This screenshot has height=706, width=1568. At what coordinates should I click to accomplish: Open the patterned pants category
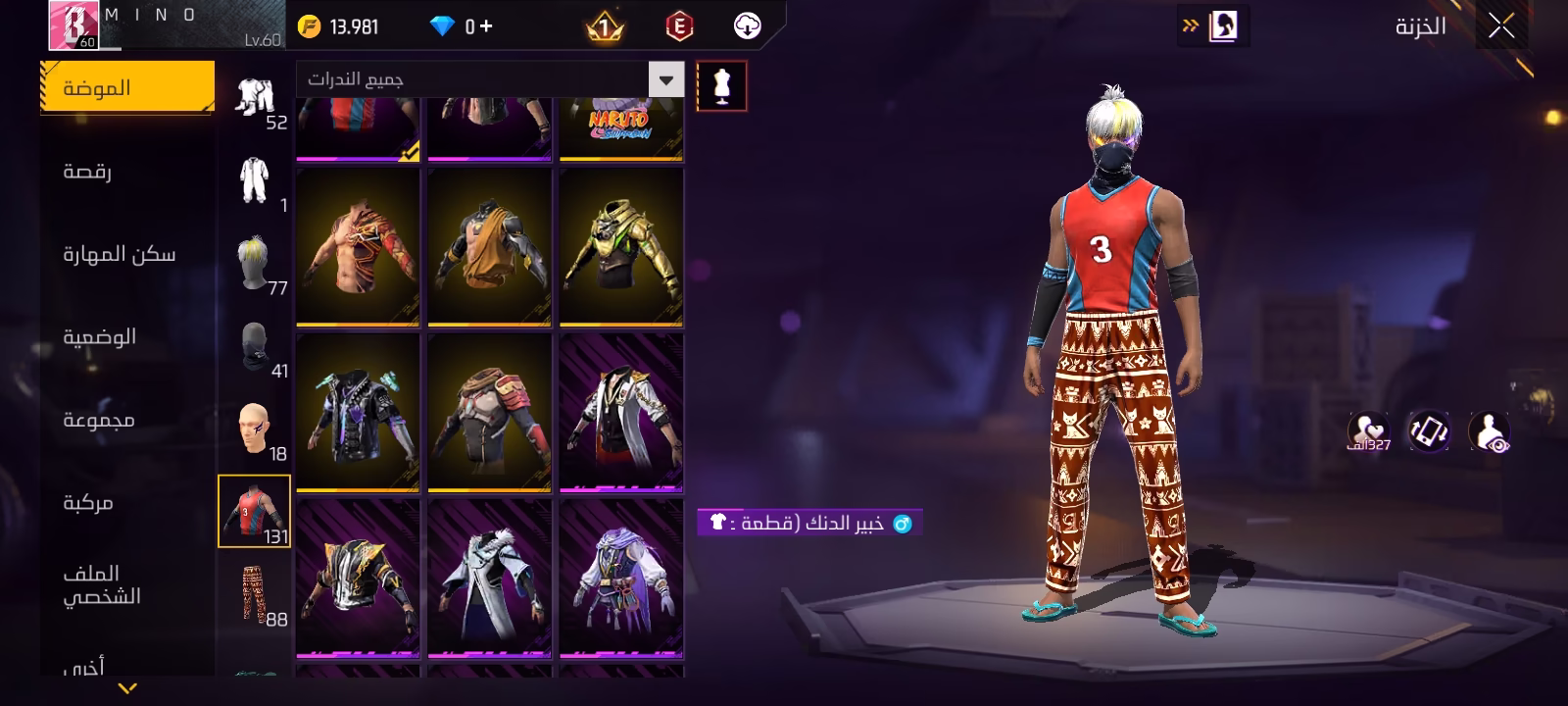pyautogui.click(x=254, y=593)
